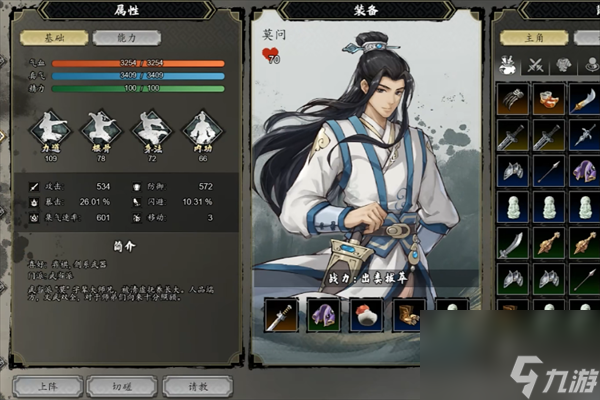This screenshot has height=400, width=600.
Task: Click the equipped purple robe slot
Action: tap(322, 316)
